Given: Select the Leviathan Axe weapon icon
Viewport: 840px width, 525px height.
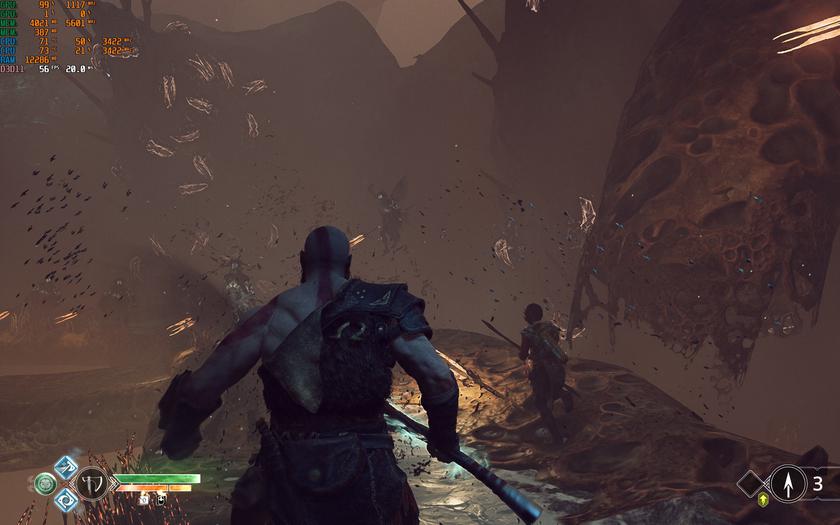Looking at the screenshot, I should 93,484.
